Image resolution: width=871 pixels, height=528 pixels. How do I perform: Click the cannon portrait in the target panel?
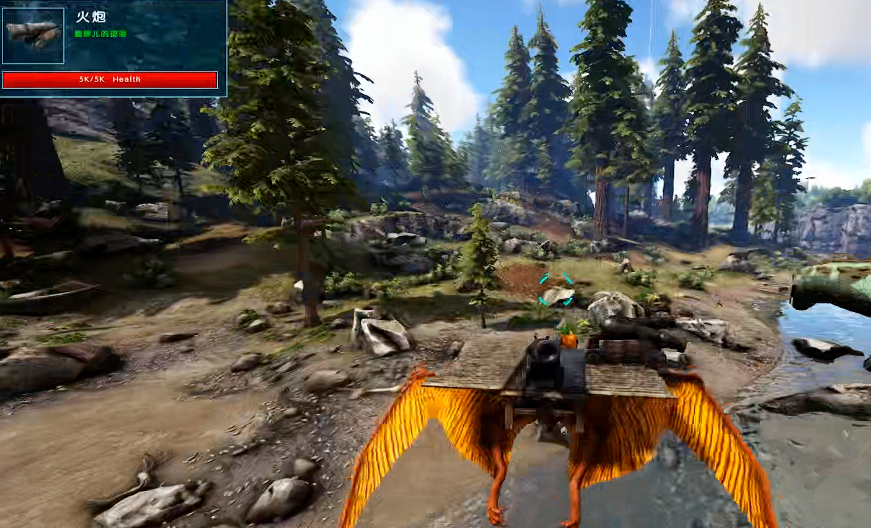coord(33,35)
